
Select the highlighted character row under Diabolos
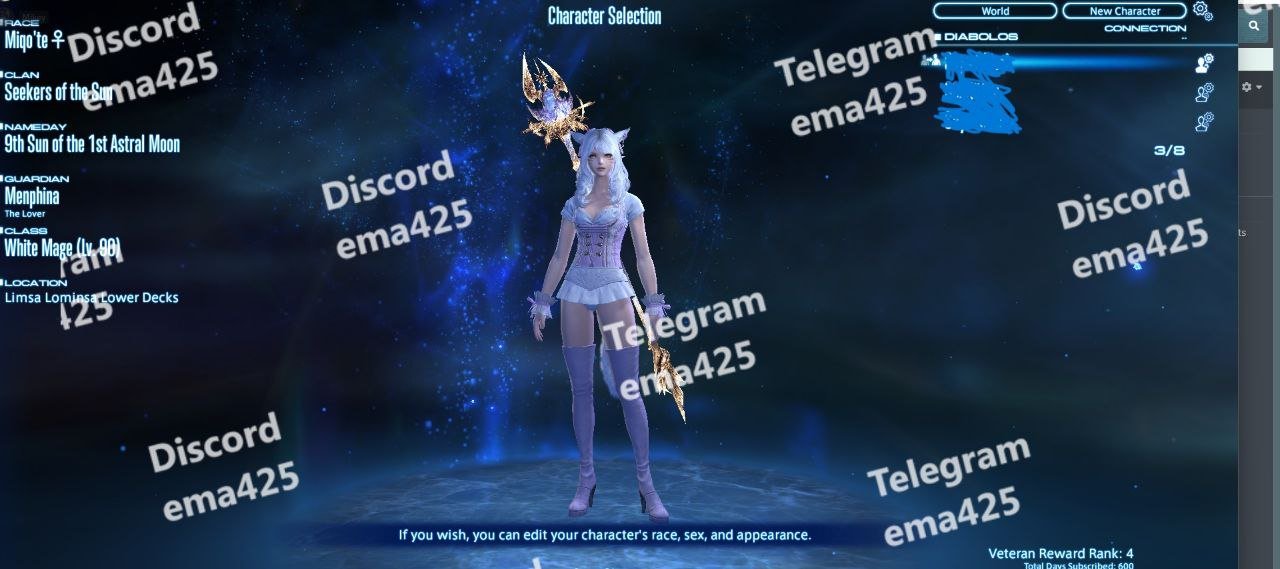[x=1060, y=63]
